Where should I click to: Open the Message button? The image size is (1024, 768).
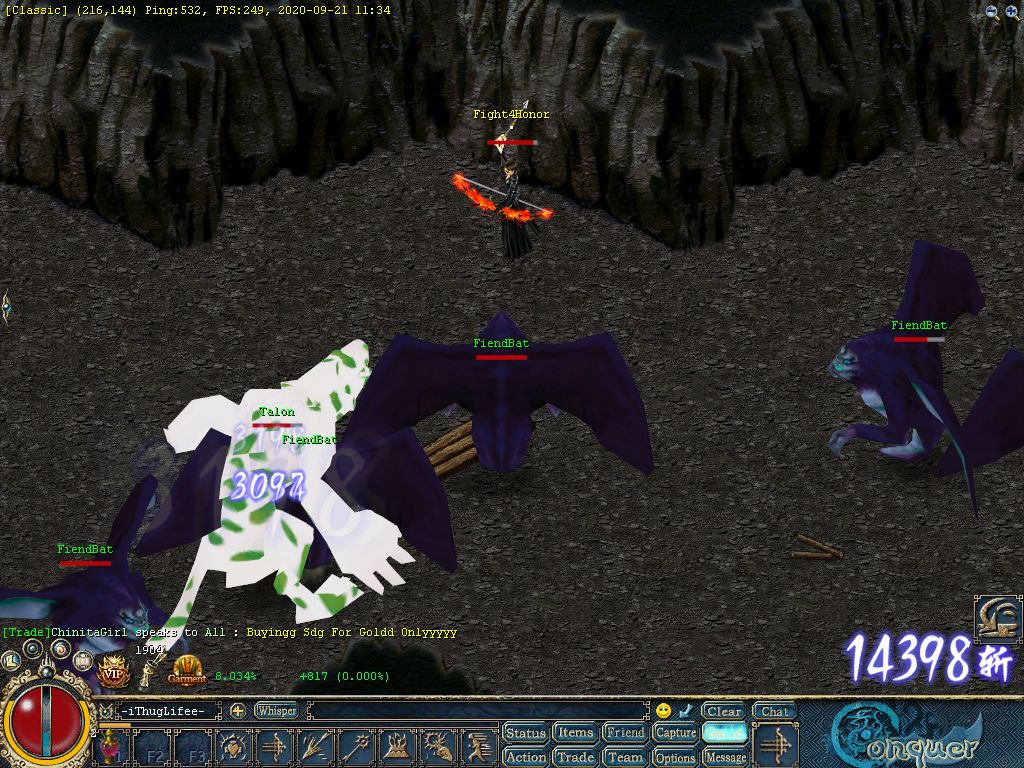[726, 757]
